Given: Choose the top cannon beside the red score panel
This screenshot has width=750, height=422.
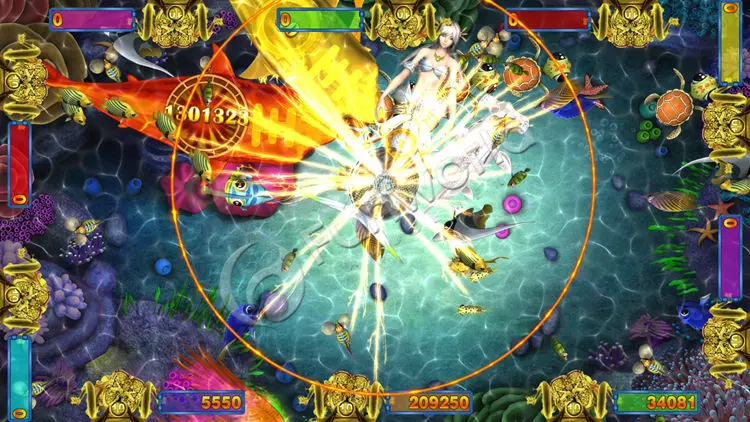Looking at the screenshot, I should pyautogui.click(x=630, y=22).
